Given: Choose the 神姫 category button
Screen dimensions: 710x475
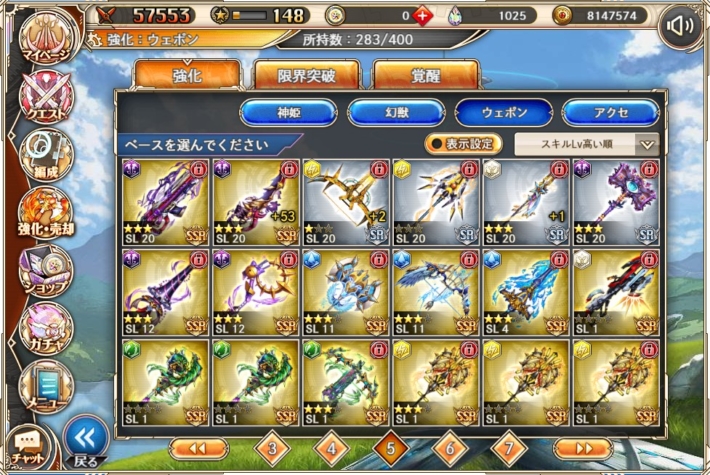Looking at the screenshot, I should click(288, 111).
